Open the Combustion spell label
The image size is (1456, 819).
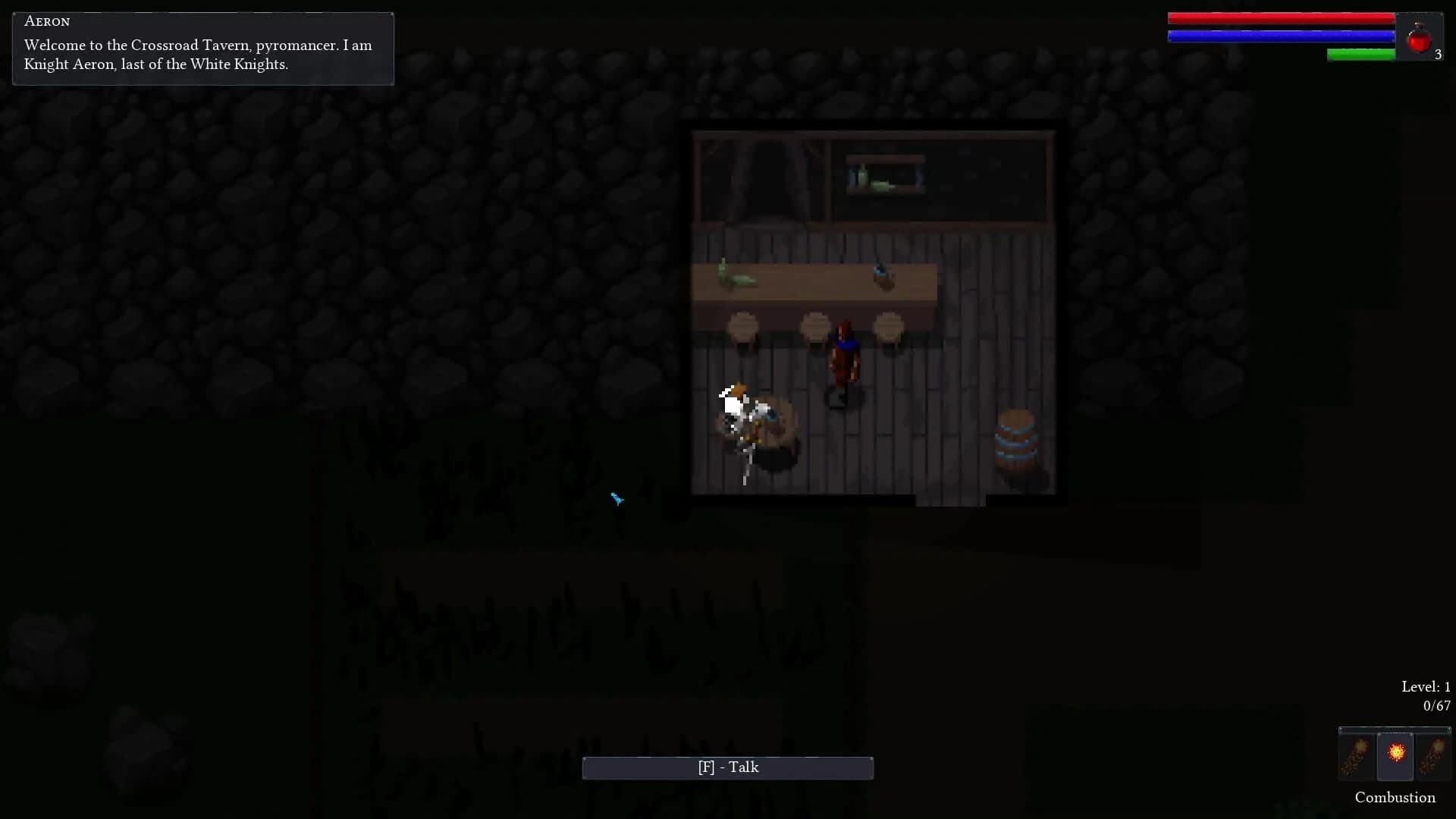1395,797
